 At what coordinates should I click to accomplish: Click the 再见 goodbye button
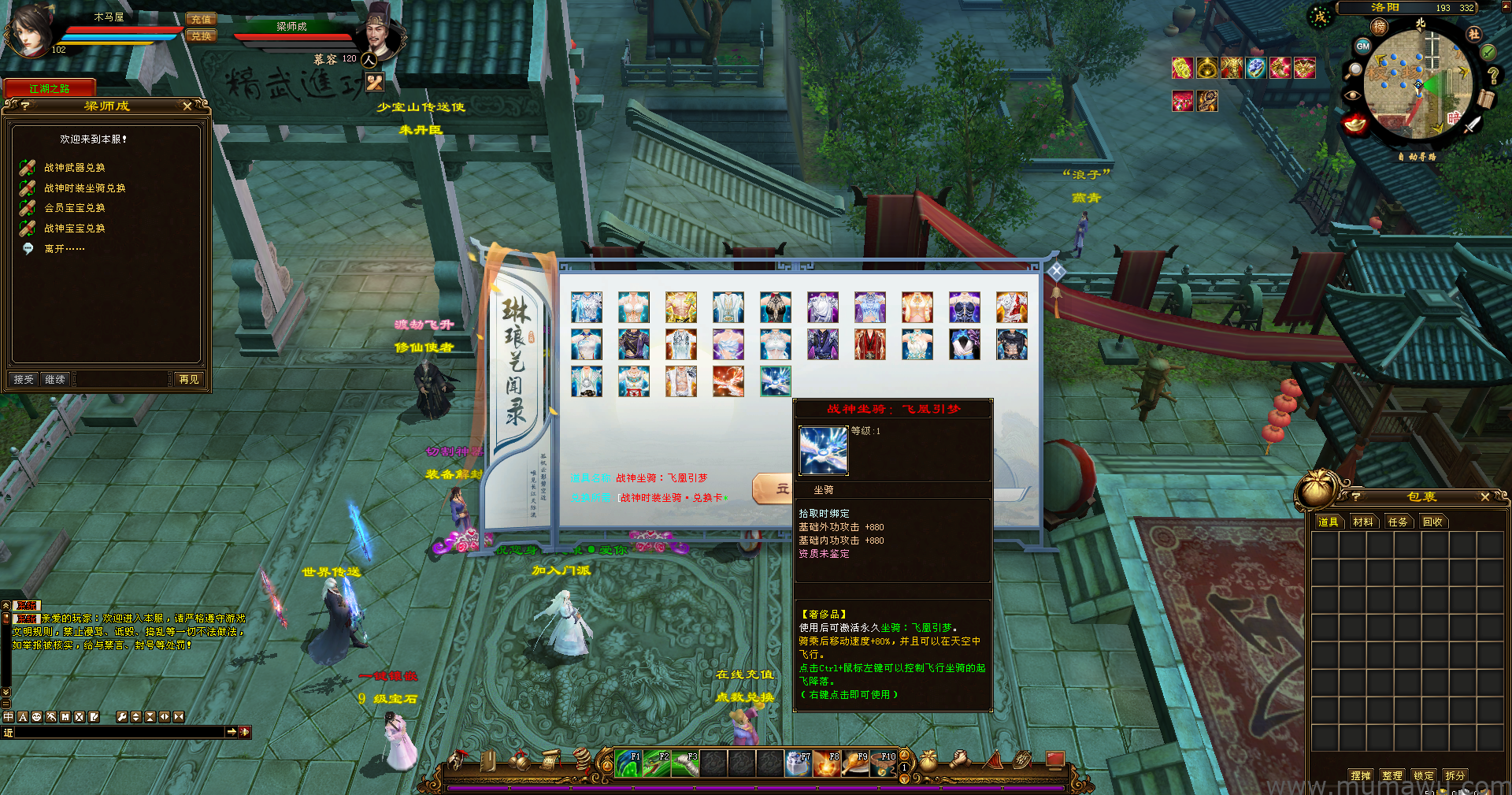pyautogui.click(x=189, y=380)
